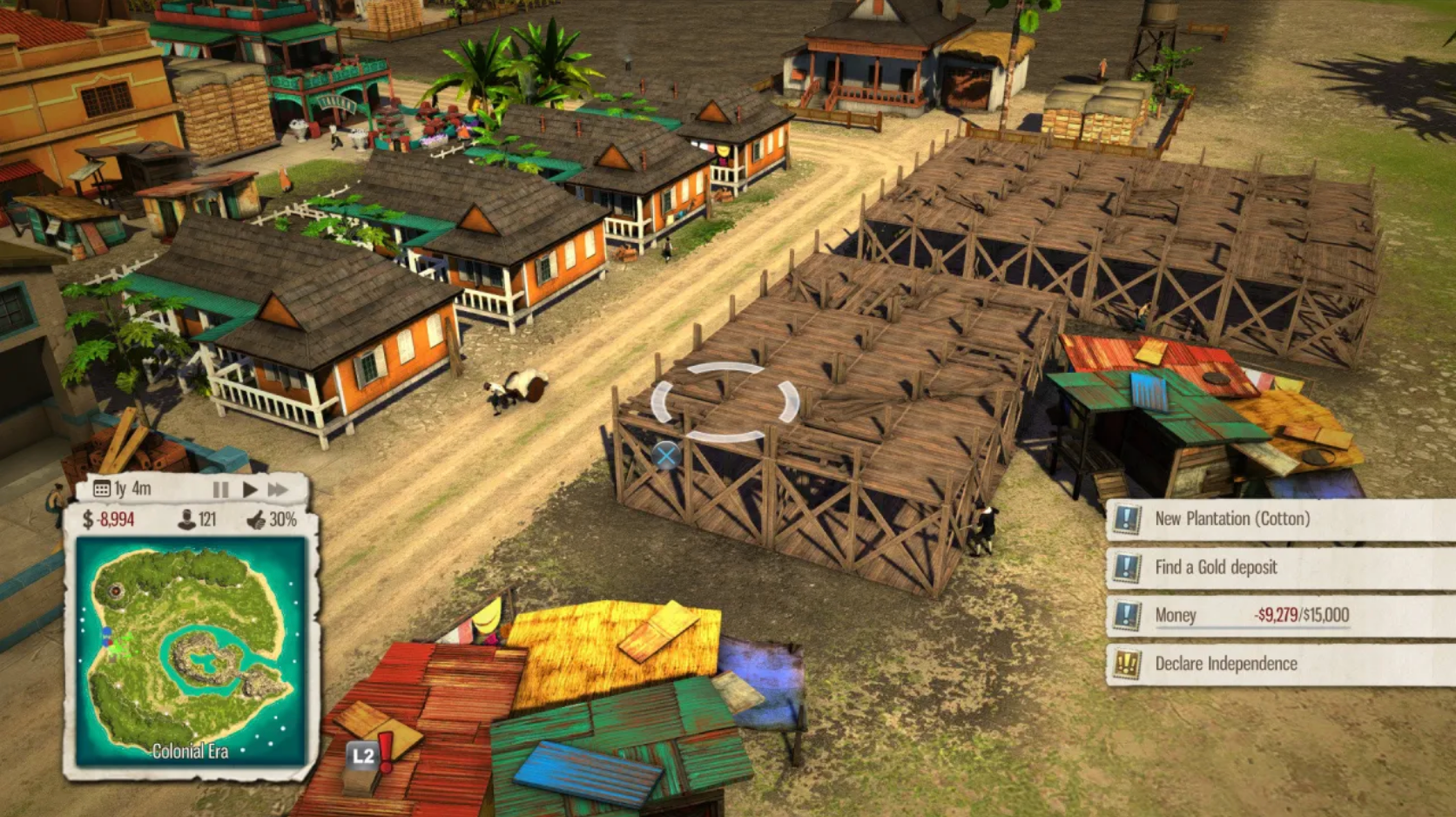This screenshot has height=817, width=1456.
Task: Click the Find a Gold deposit quest stamp
Action: coord(1129,567)
